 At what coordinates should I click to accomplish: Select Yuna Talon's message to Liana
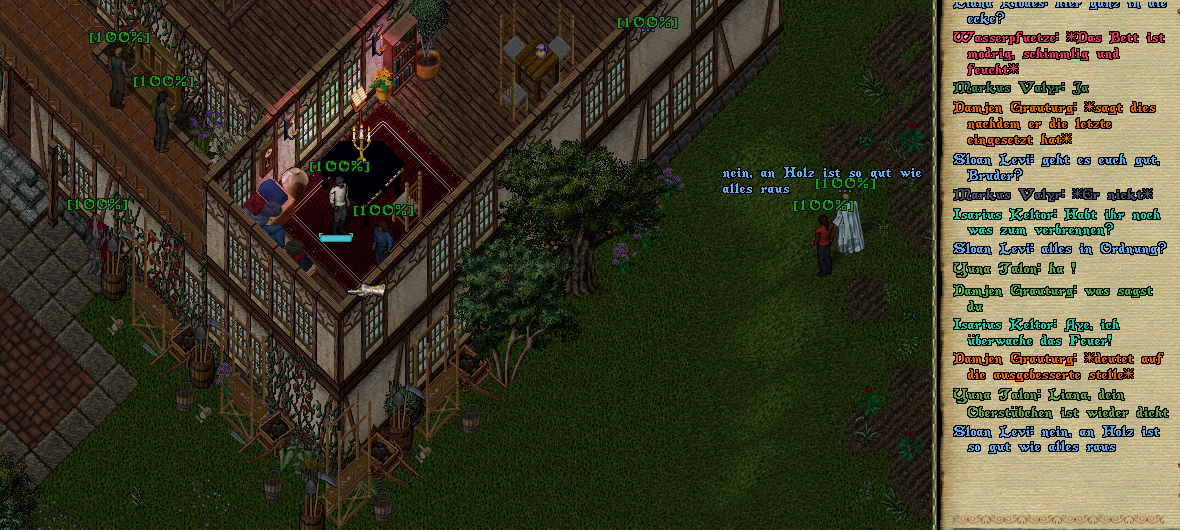coord(1058,403)
